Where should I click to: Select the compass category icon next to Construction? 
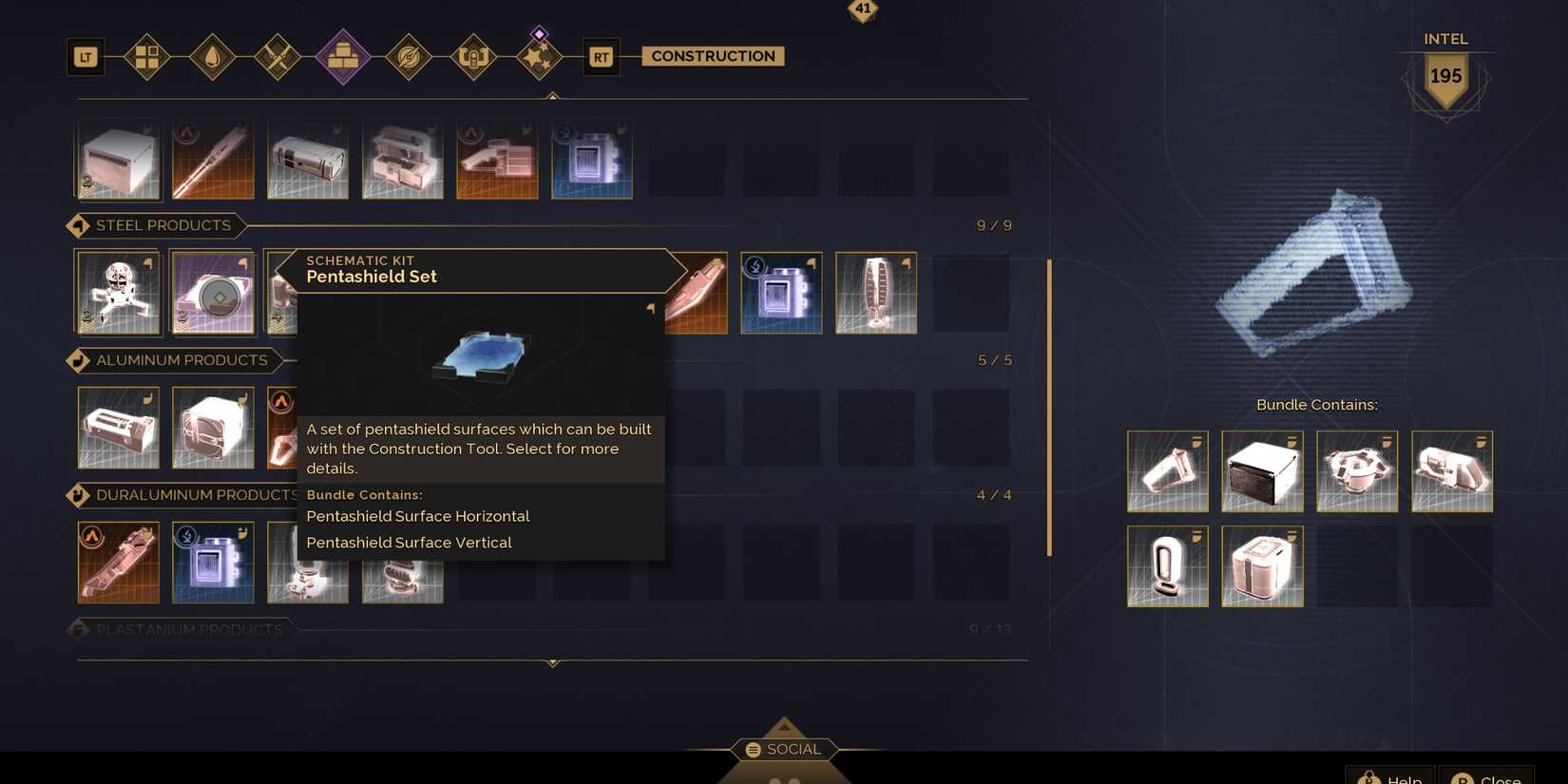(409, 56)
